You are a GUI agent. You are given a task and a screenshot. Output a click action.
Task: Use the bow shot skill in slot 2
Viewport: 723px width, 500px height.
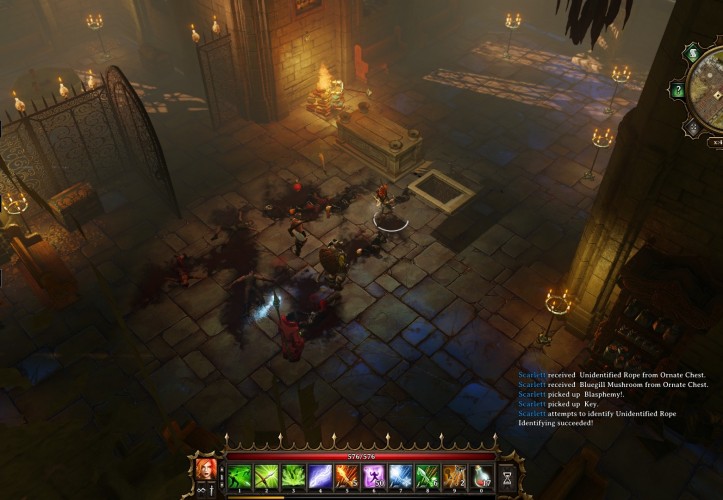[x=265, y=476]
